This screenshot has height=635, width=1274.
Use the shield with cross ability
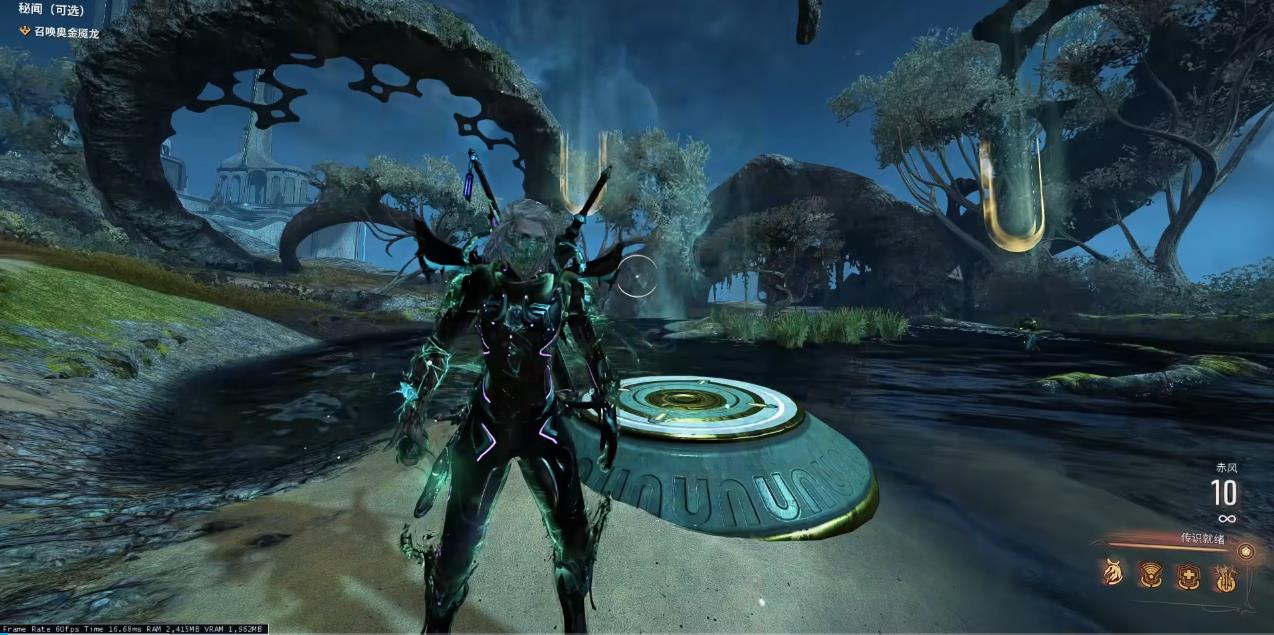(x=1187, y=574)
